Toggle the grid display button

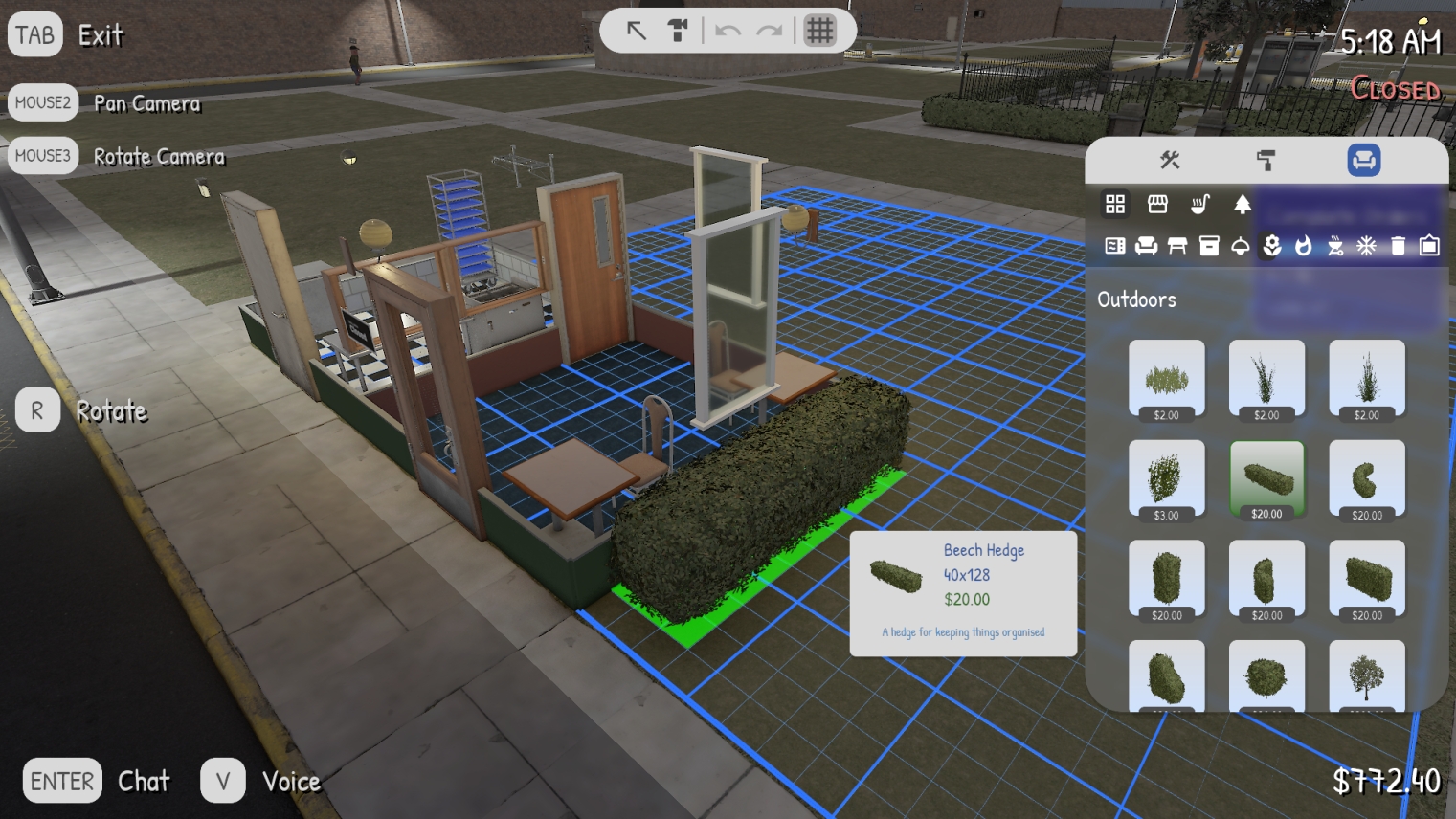[x=819, y=31]
